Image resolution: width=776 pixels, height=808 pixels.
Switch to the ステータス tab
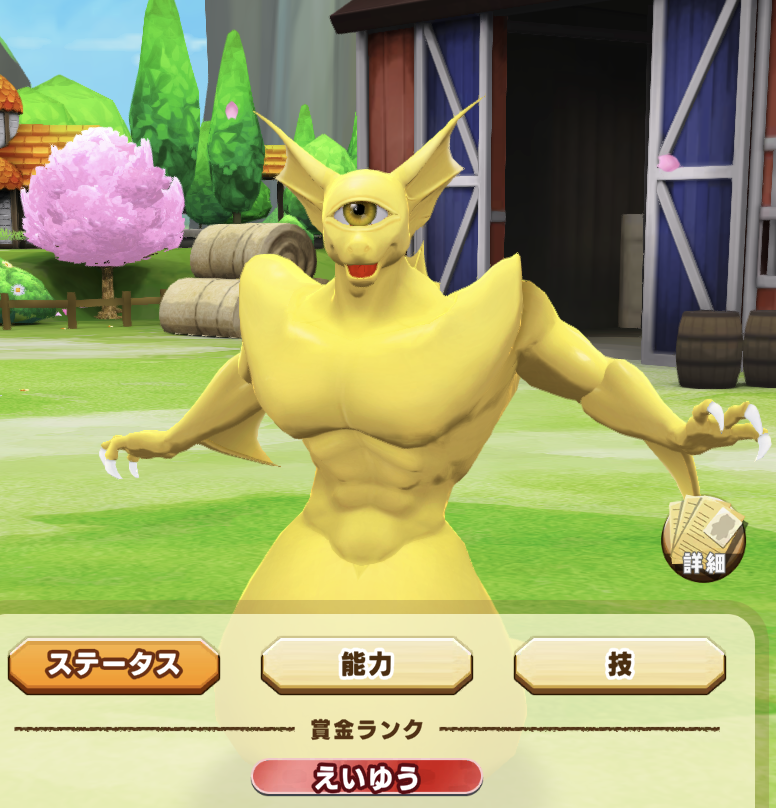coord(114,665)
